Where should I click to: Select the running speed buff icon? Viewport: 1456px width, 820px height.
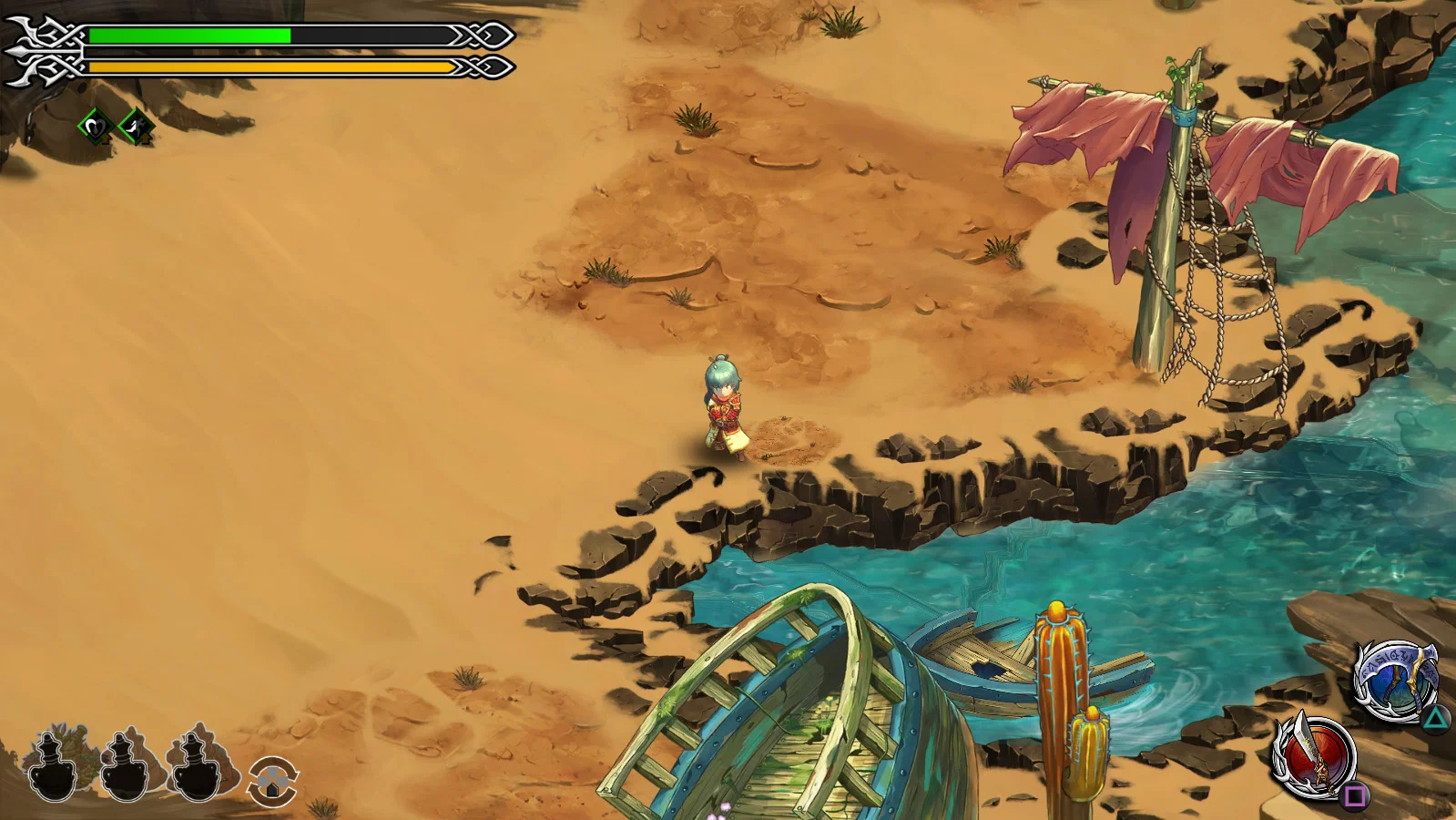pyautogui.click(x=136, y=127)
